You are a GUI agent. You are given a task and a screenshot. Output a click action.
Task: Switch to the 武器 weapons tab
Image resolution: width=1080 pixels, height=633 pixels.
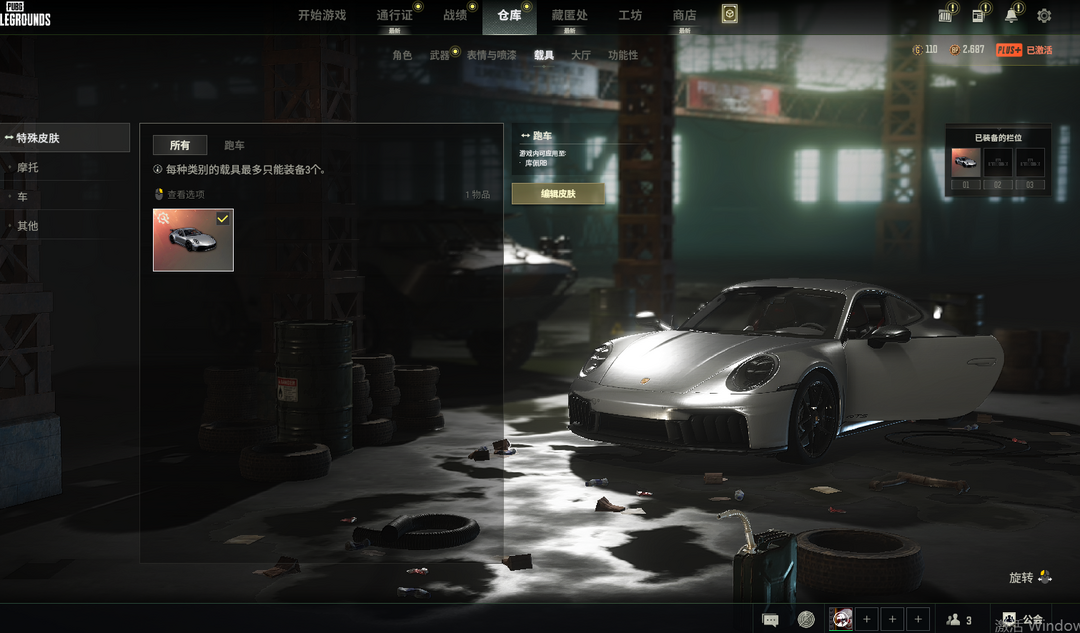(x=440, y=55)
